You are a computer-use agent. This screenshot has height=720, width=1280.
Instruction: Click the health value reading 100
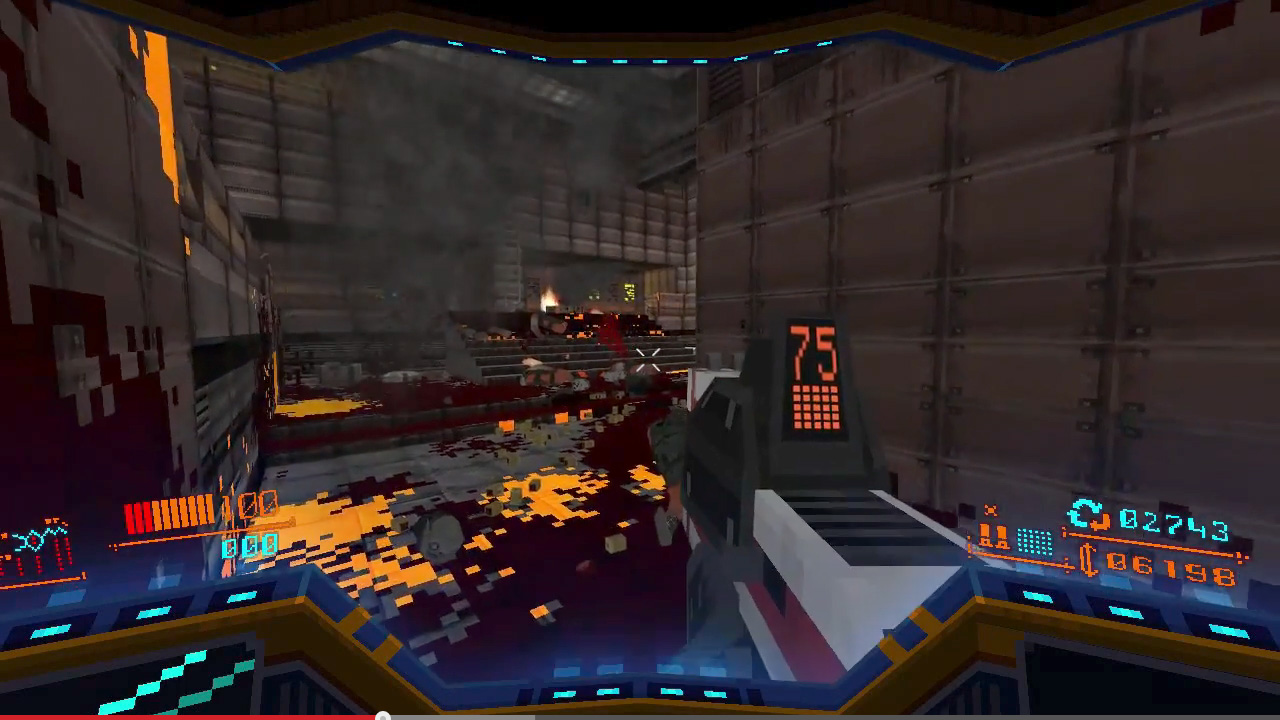point(248,505)
